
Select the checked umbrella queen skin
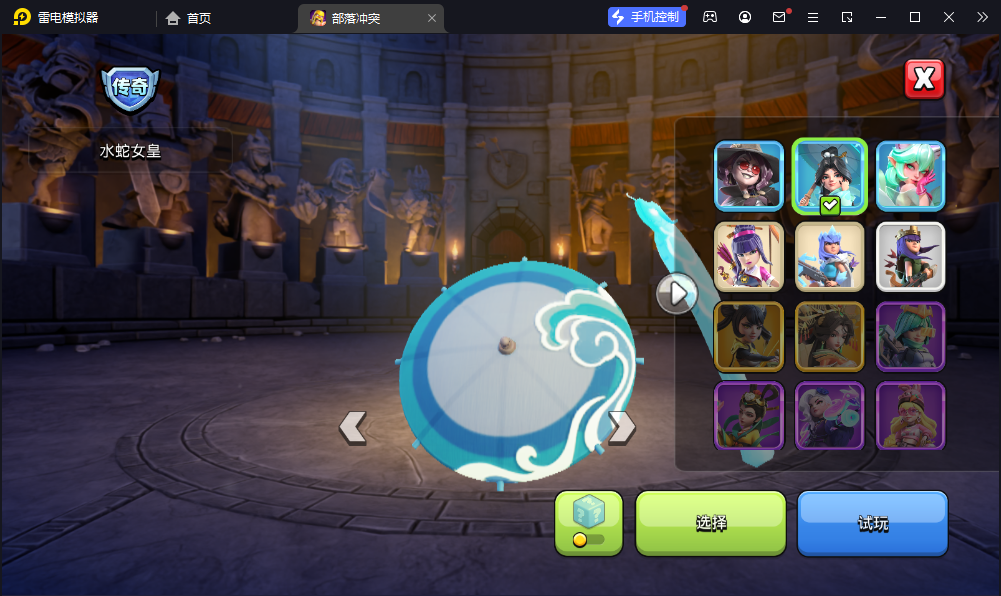[830, 176]
